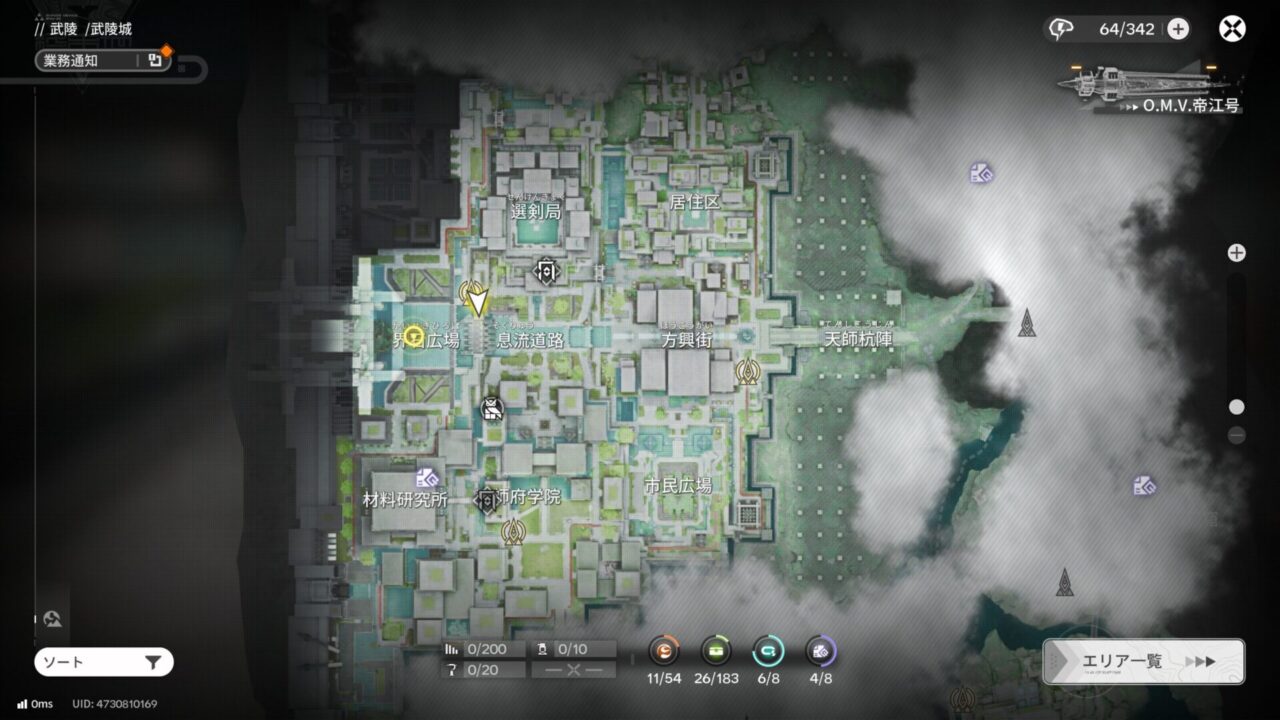
Task: Click the map zoom slider handle
Action: 1237,407
